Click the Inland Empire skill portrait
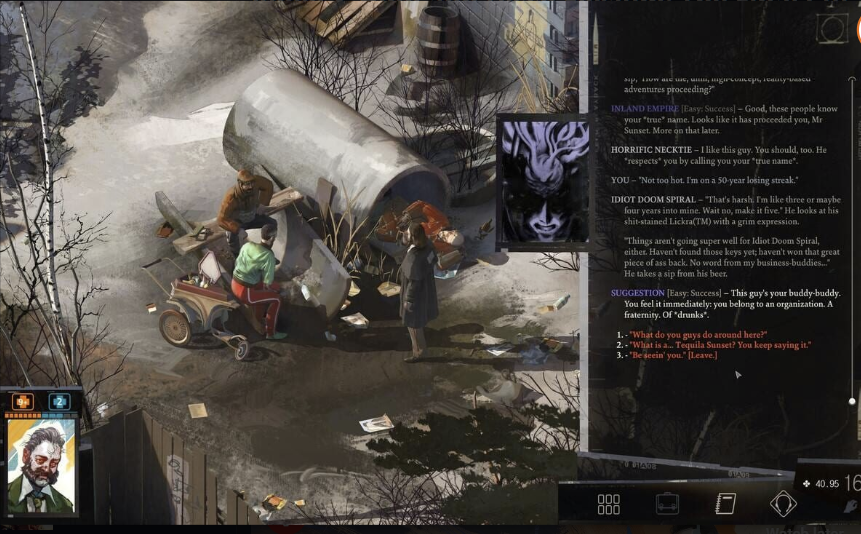This screenshot has height=534, width=861. (544, 182)
